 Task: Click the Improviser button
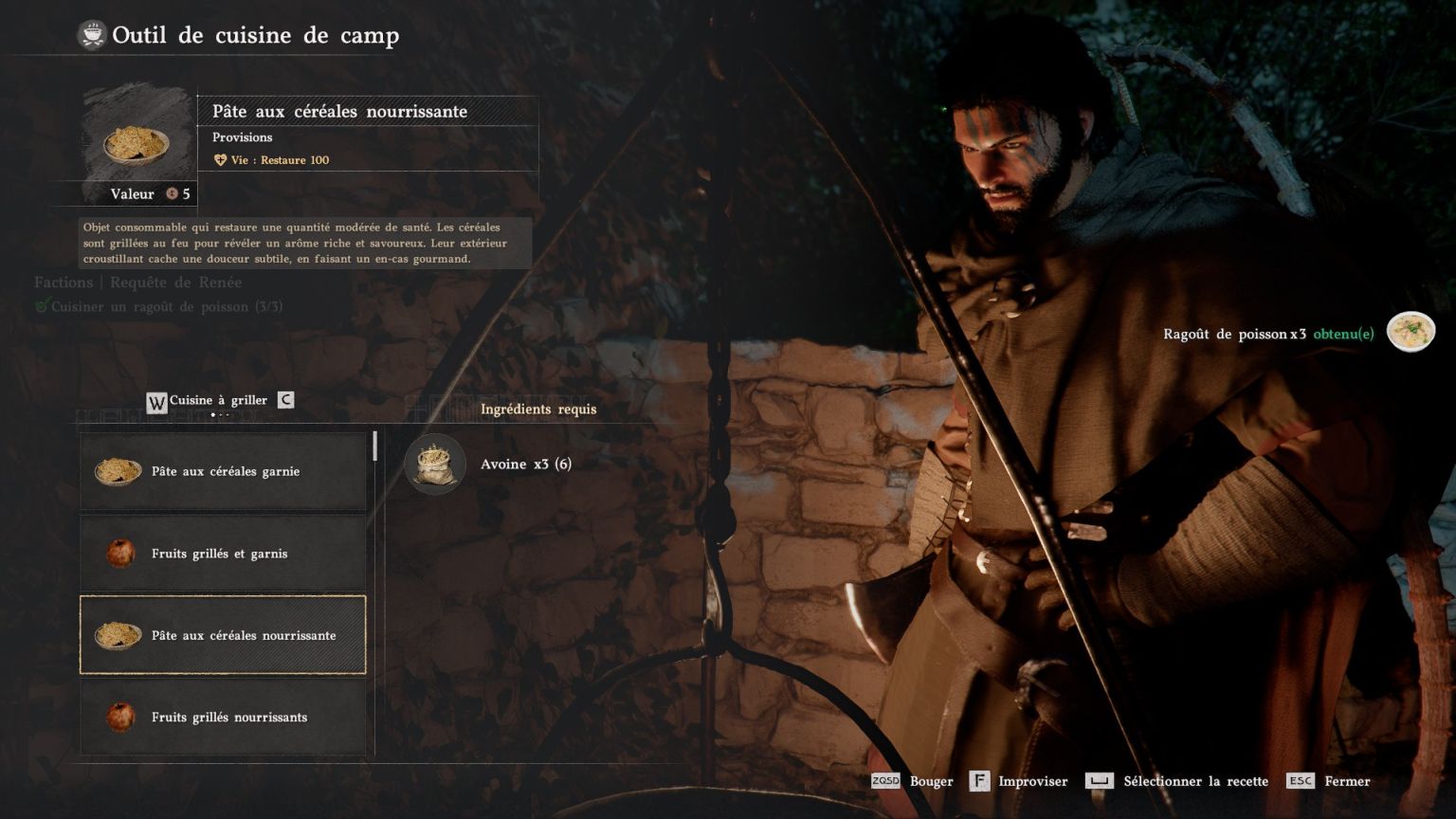1019,781
